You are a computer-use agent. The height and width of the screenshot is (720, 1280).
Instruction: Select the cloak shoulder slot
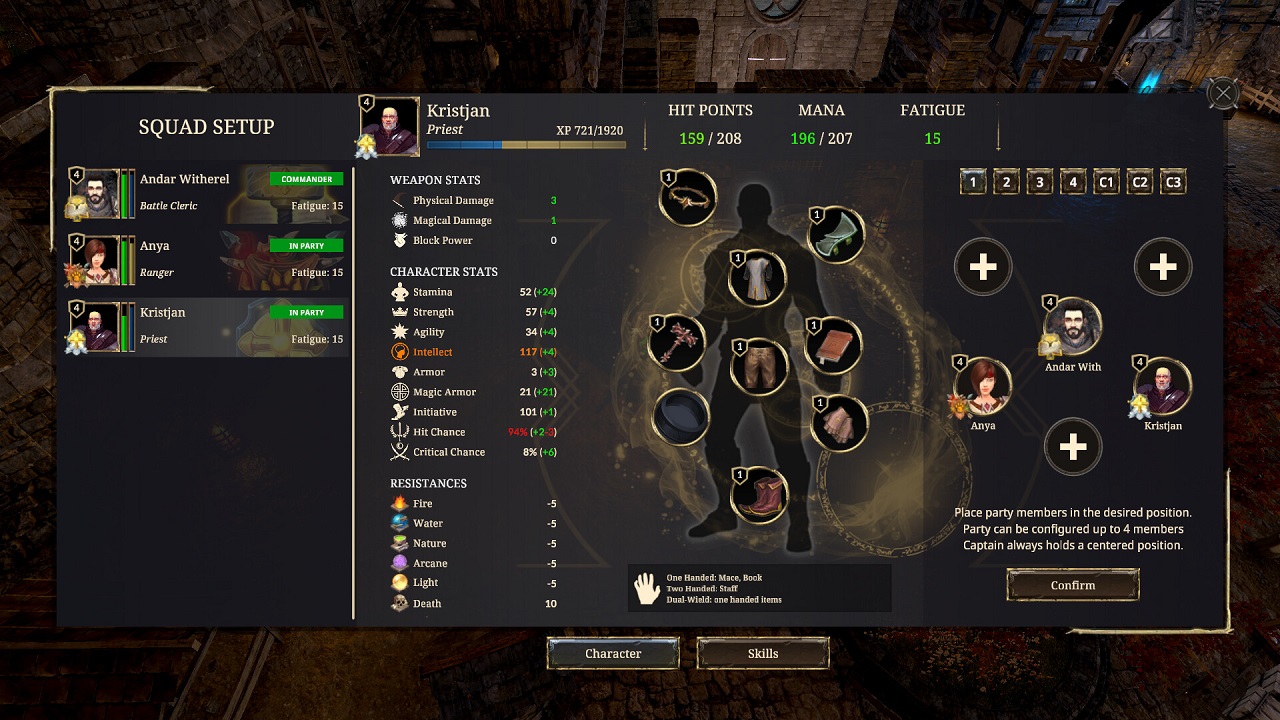(x=836, y=235)
